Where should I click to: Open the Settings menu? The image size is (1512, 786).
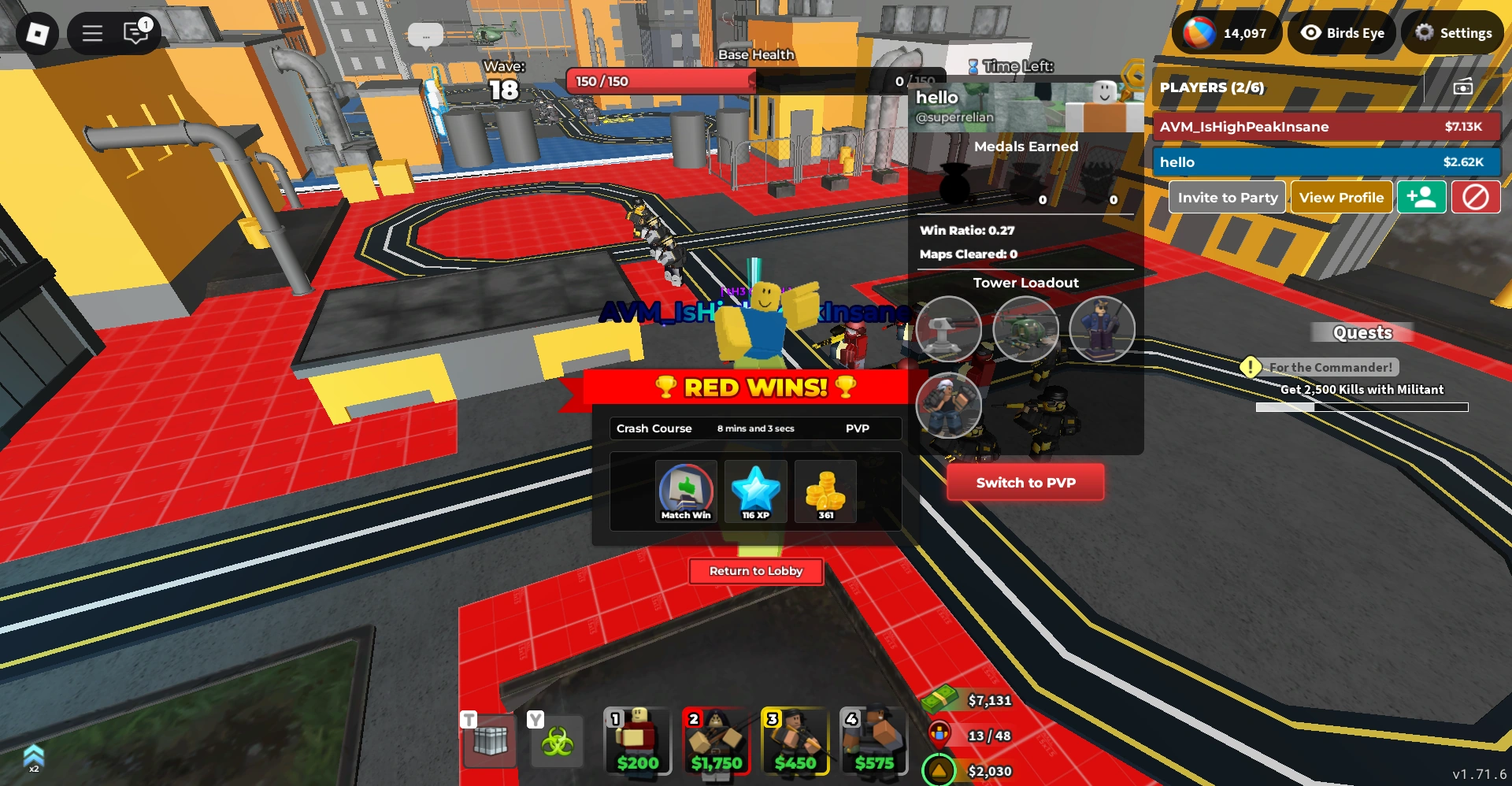click(x=1452, y=33)
